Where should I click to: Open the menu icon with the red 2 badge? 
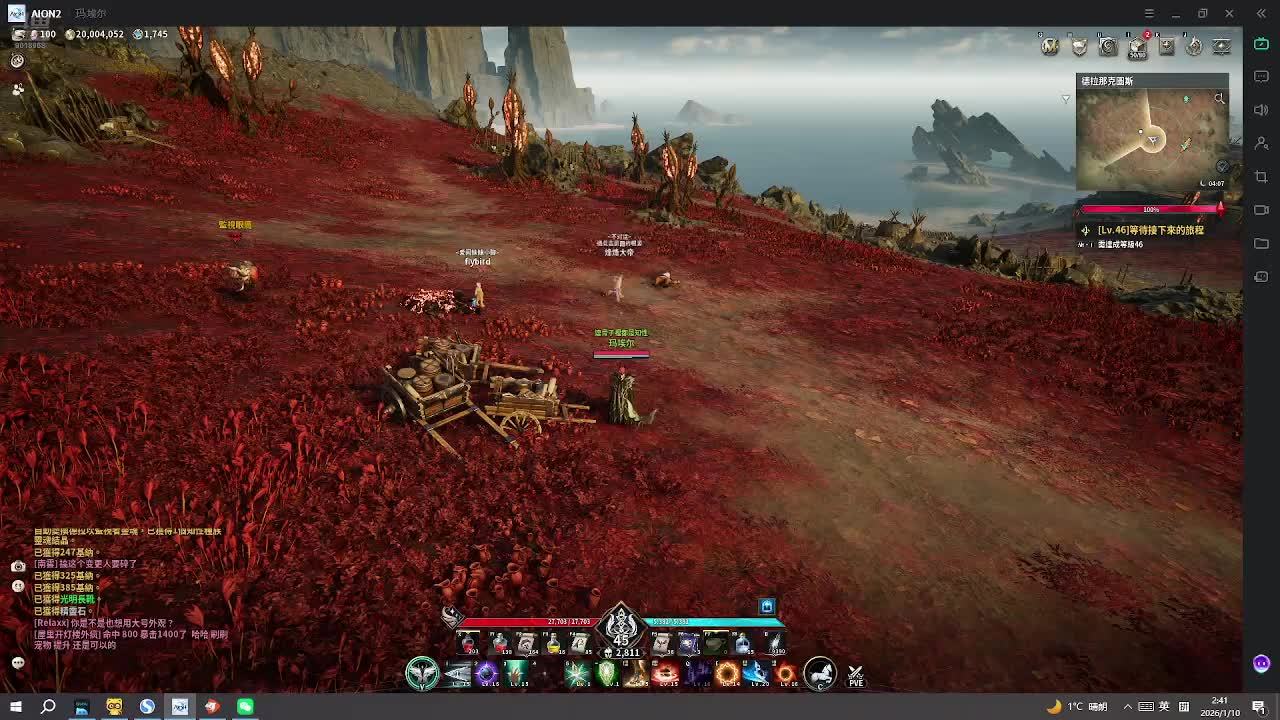point(1137,46)
